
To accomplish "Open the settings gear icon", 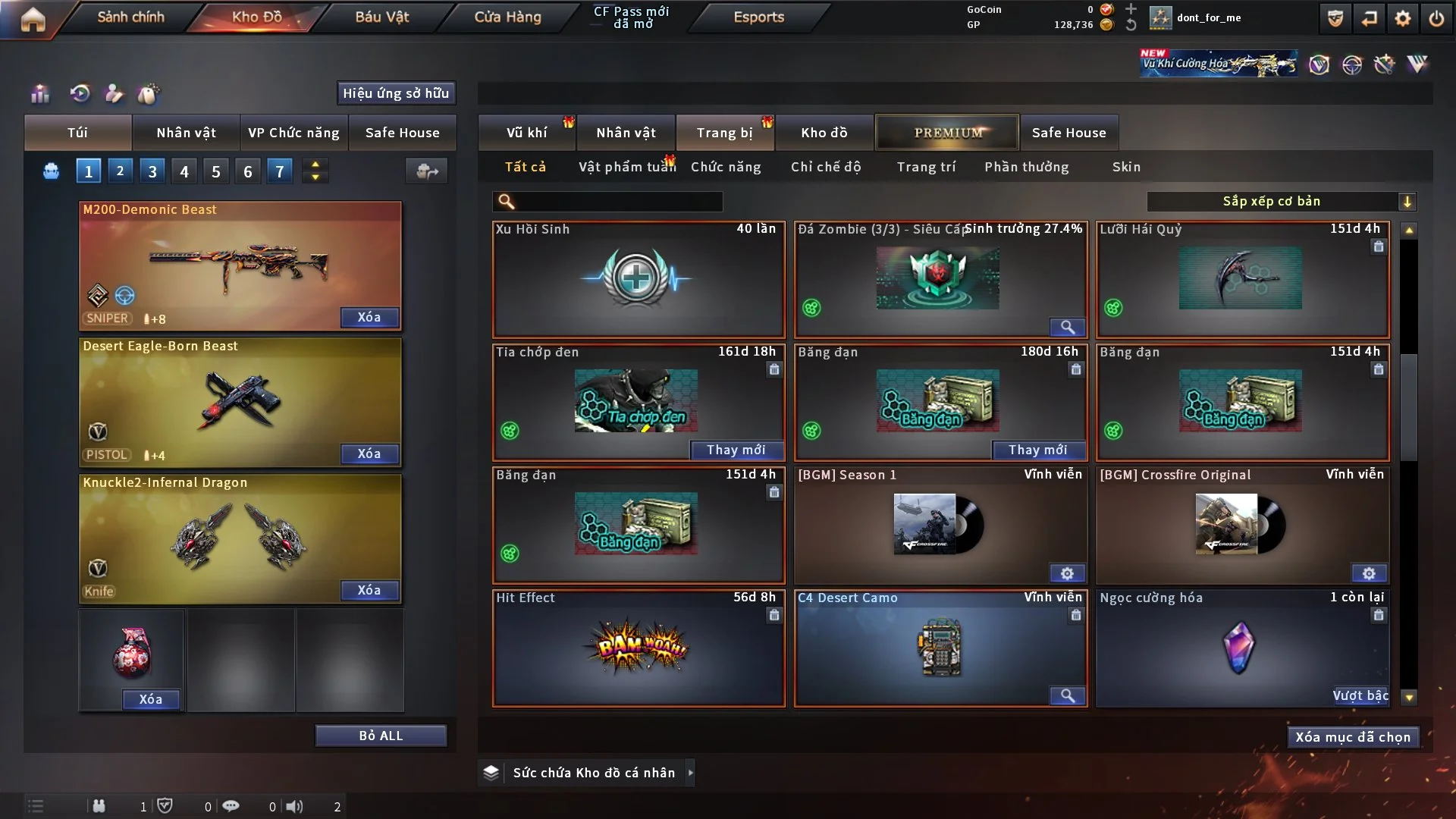I will pyautogui.click(x=1402, y=18).
